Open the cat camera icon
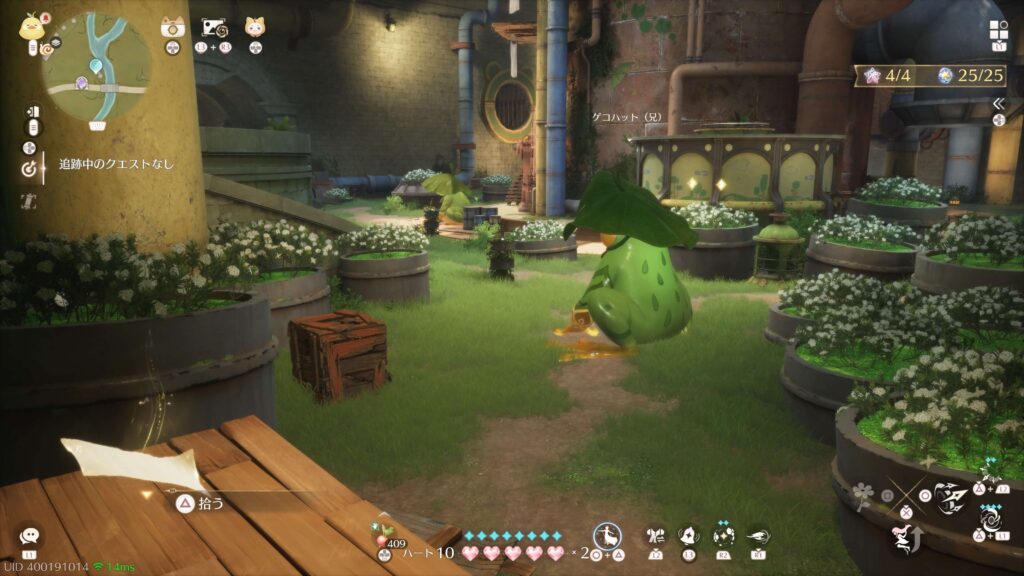 point(172,27)
